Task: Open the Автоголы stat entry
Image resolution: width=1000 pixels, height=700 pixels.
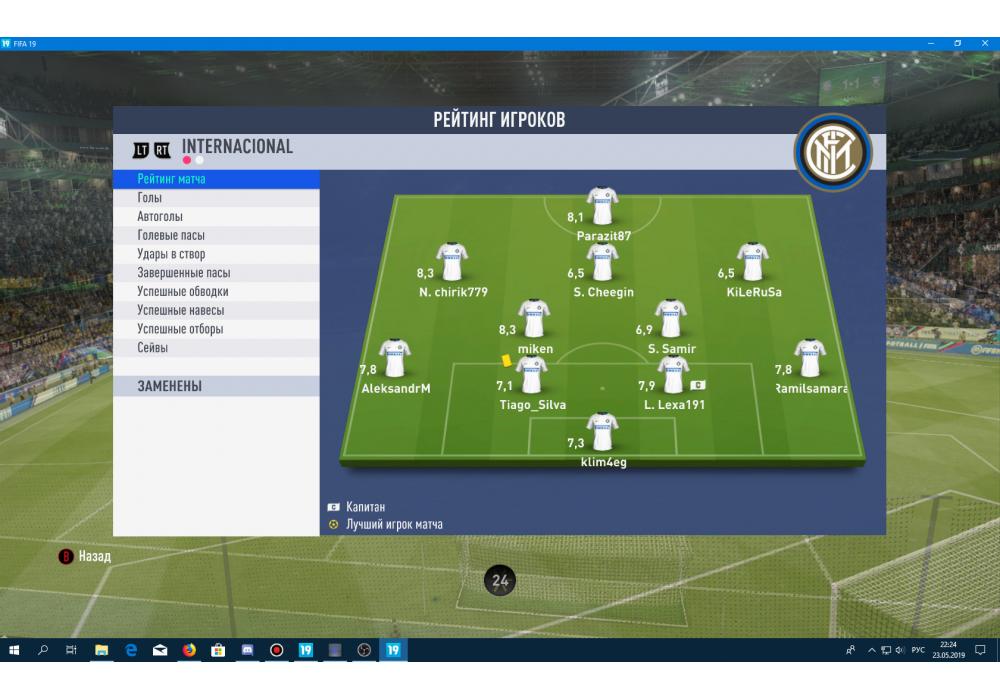Action: 216,217
